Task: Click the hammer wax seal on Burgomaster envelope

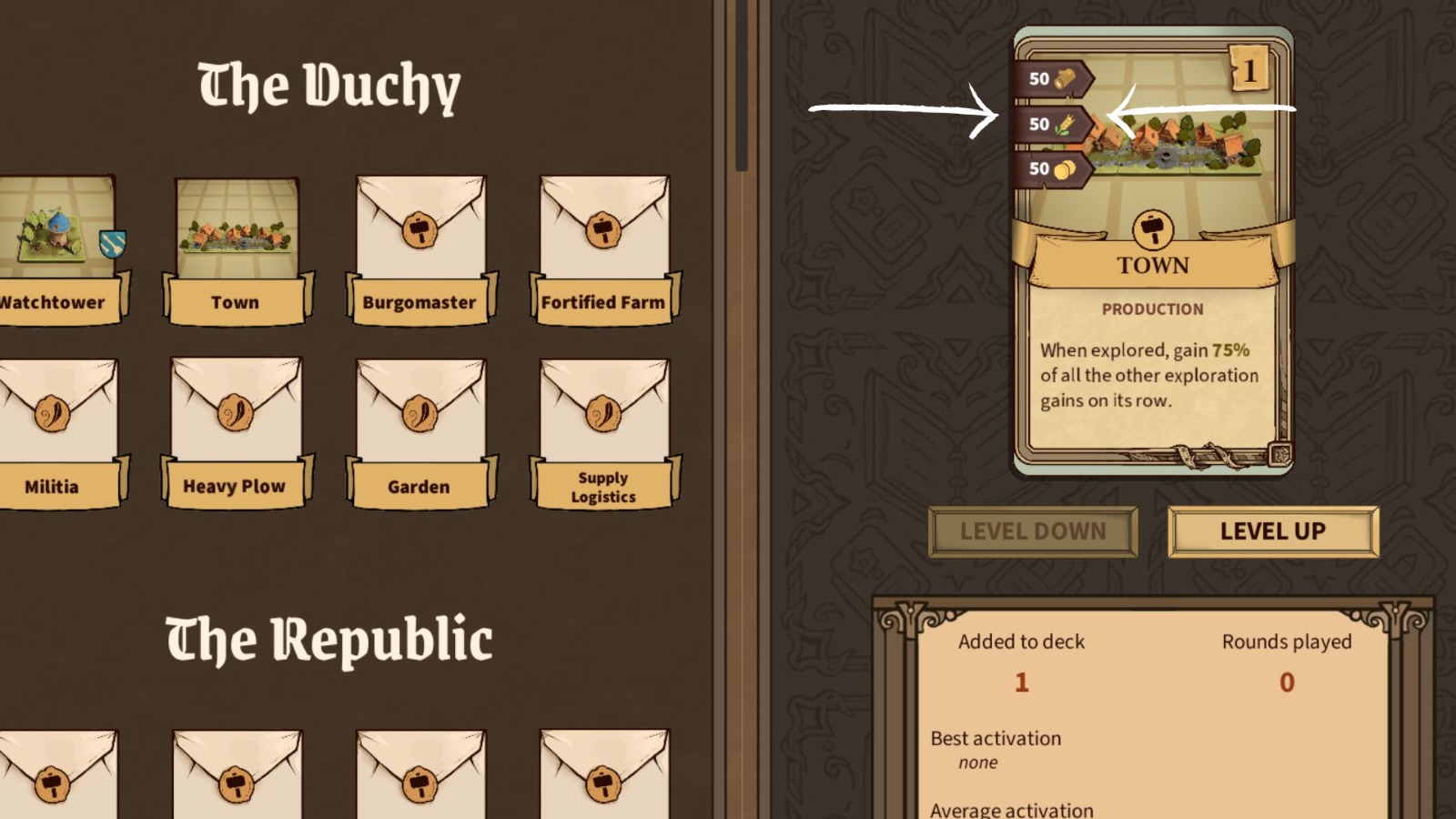Action: (419, 229)
